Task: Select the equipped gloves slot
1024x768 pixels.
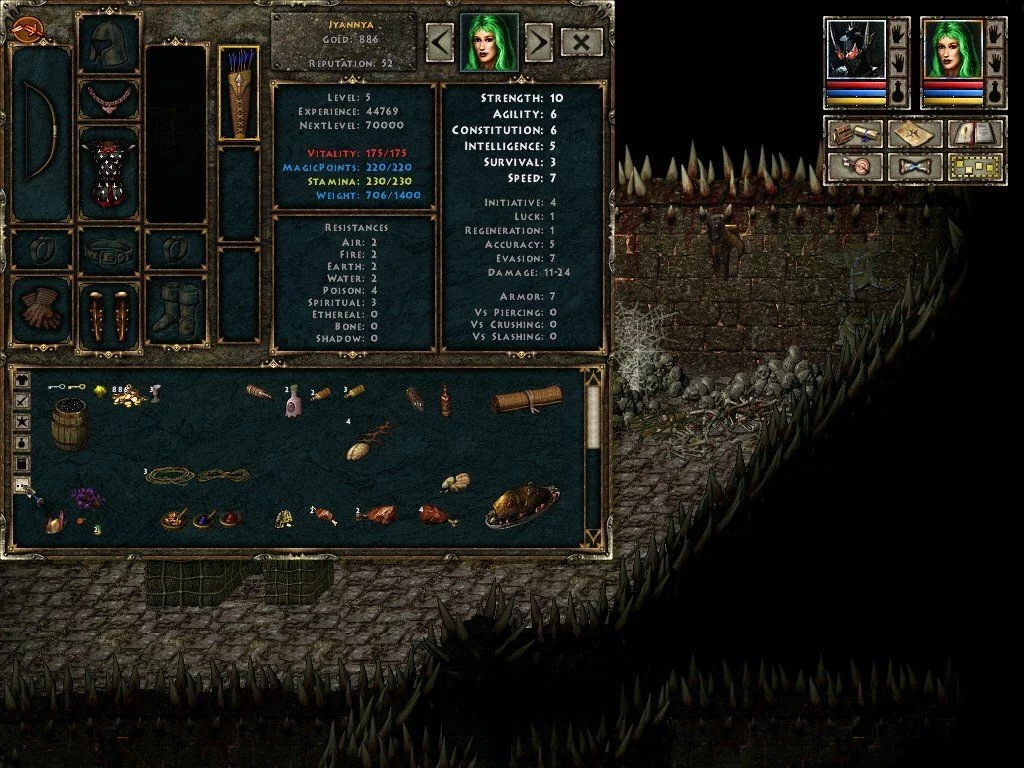Action: click(40, 312)
